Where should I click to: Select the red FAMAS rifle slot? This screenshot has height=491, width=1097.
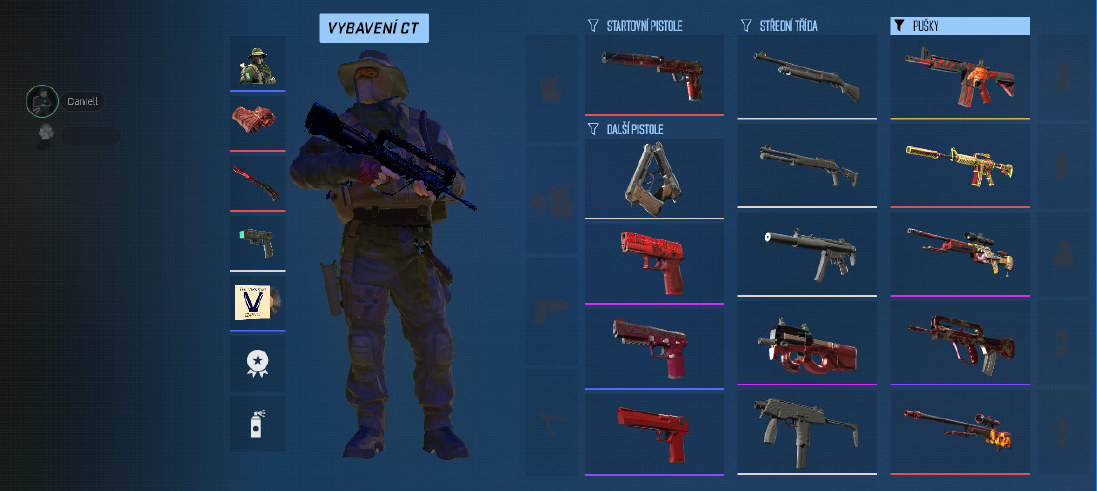tap(959, 341)
